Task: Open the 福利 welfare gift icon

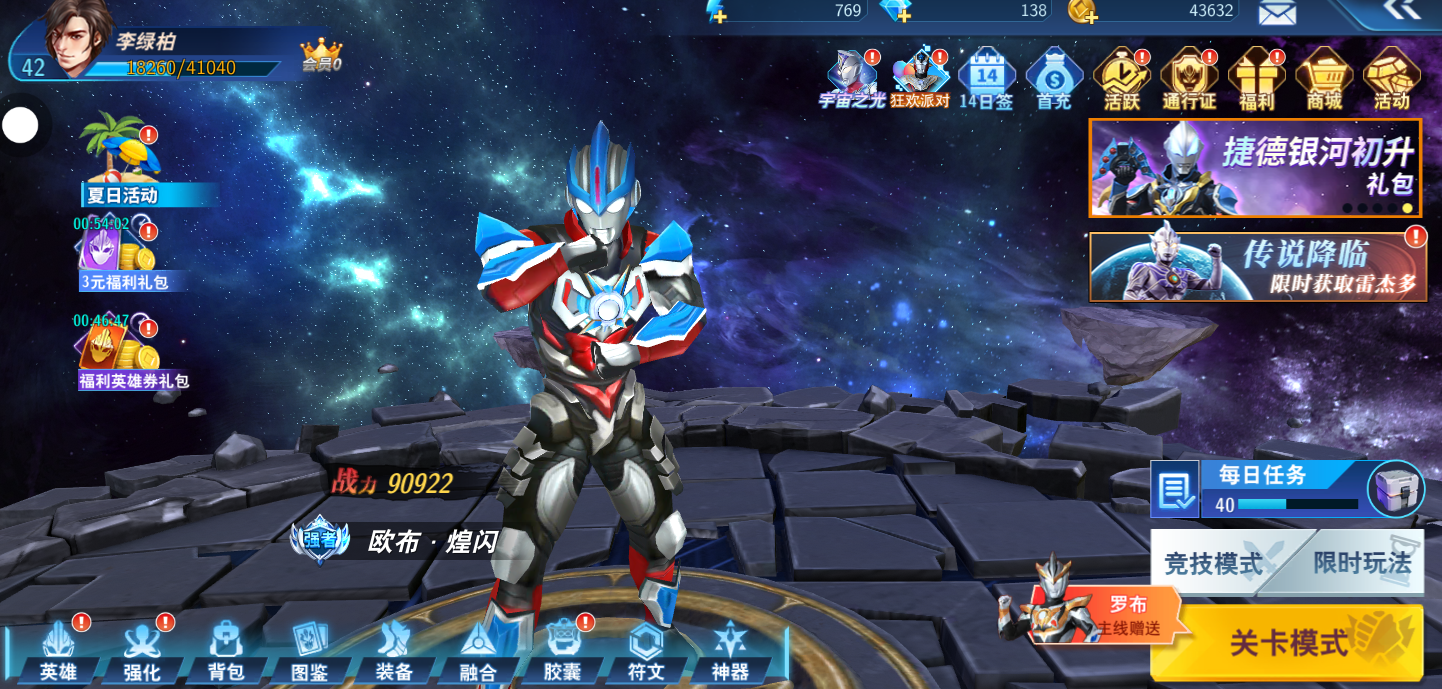Action: click(1257, 78)
